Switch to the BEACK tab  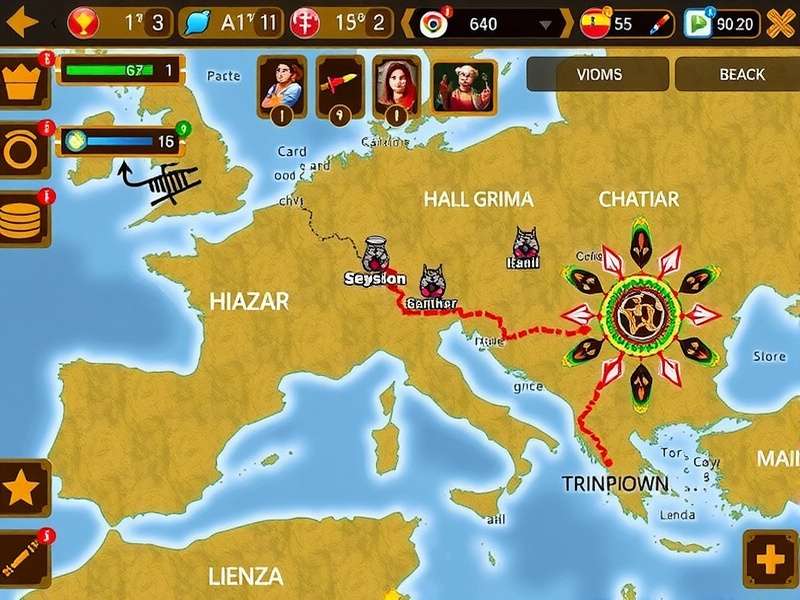coord(741,74)
